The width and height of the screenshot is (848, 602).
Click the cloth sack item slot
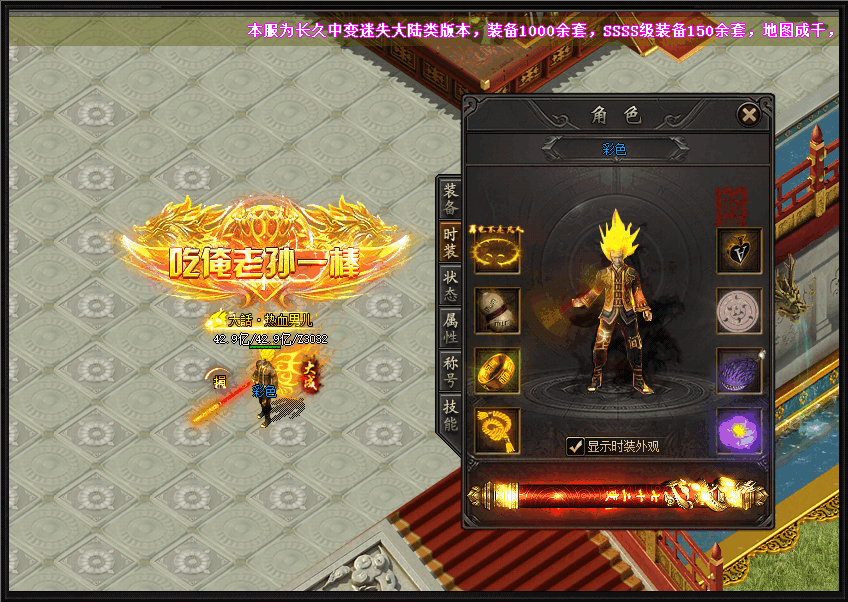(x=497, y=311)
